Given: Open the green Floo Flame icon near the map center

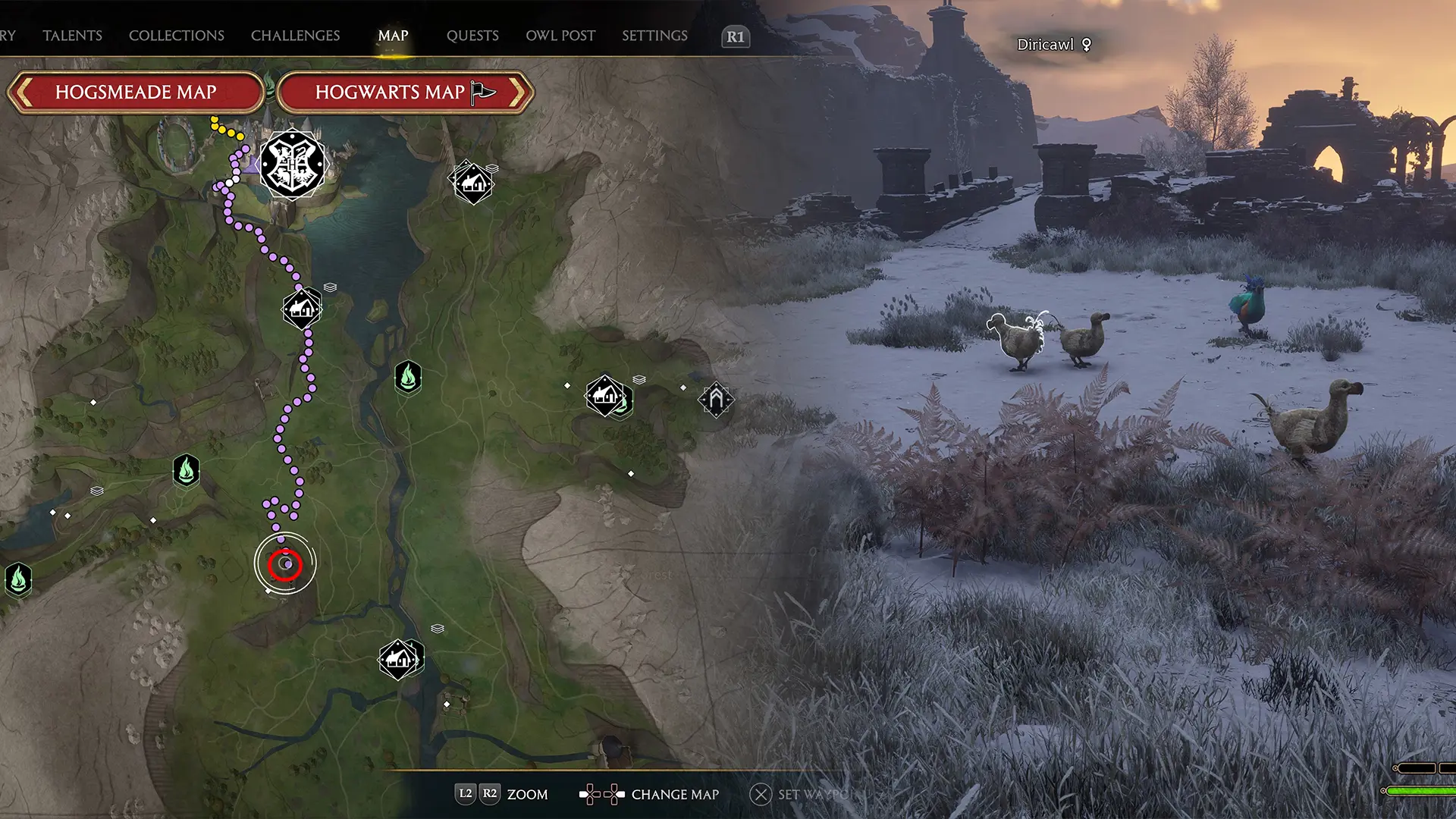Looking at the screenshot, I should [408, 377].
